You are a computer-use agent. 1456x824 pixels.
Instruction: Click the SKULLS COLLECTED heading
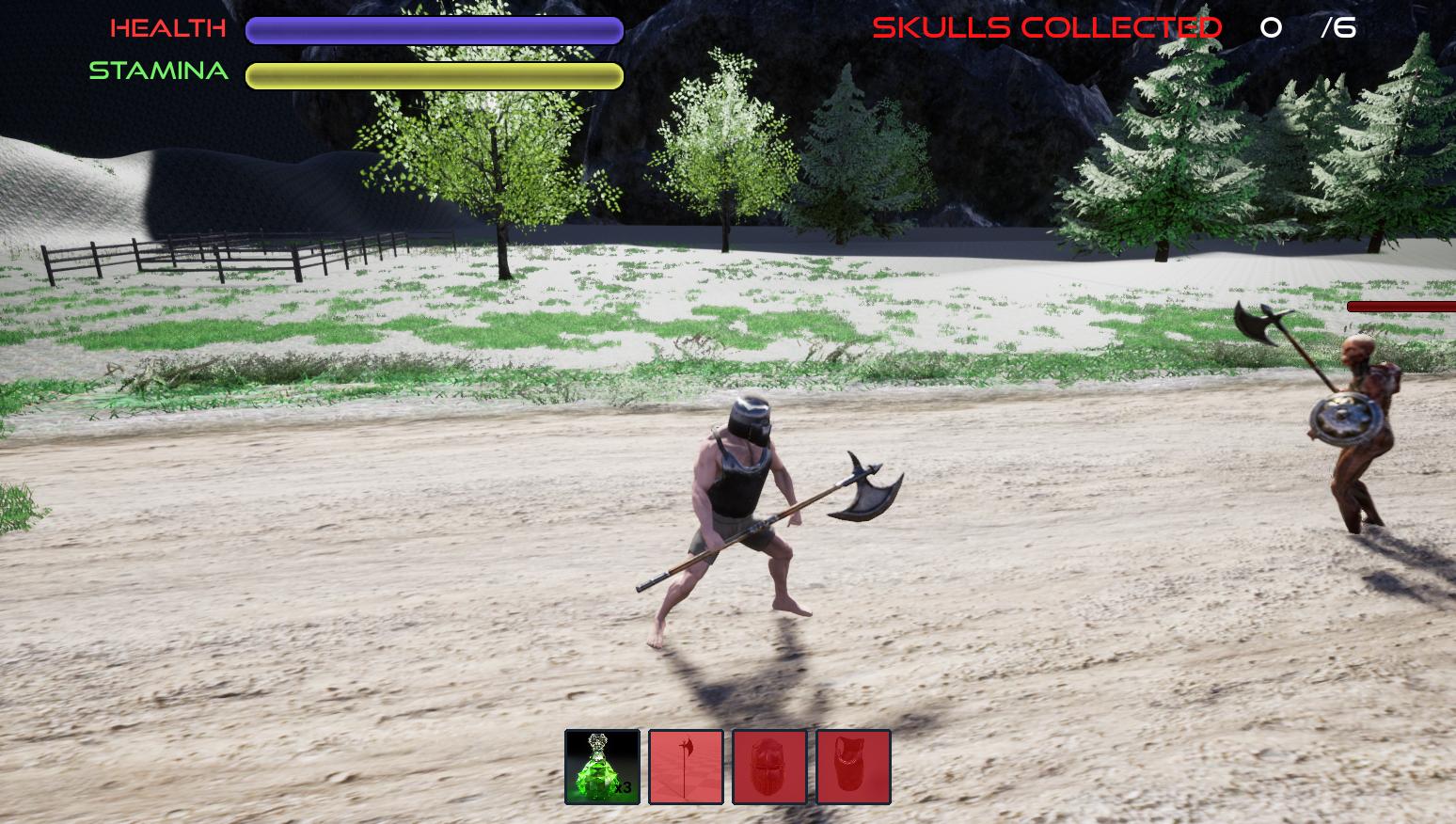tap(1047, 28)
